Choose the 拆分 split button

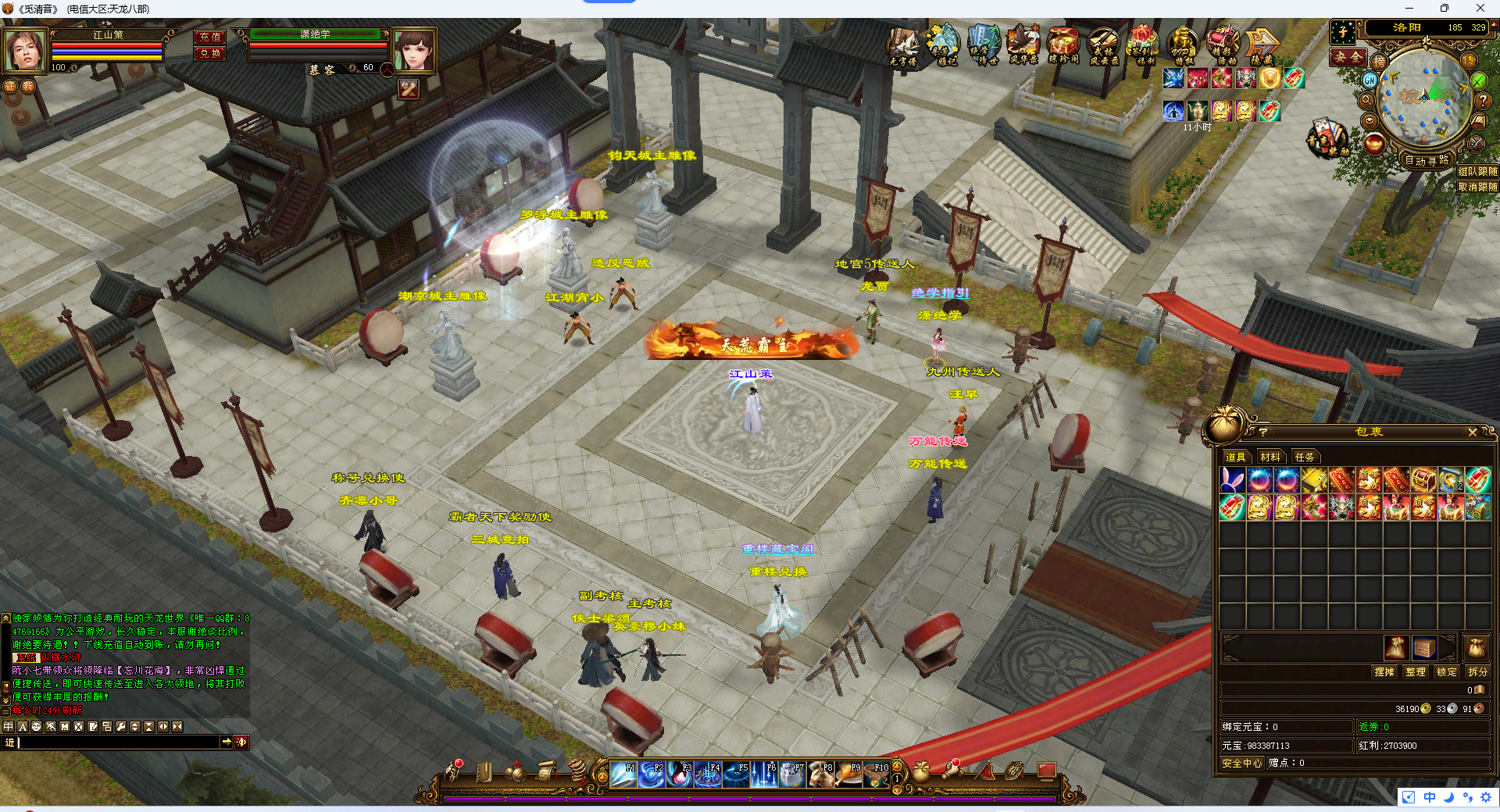tap(1477, 671)
